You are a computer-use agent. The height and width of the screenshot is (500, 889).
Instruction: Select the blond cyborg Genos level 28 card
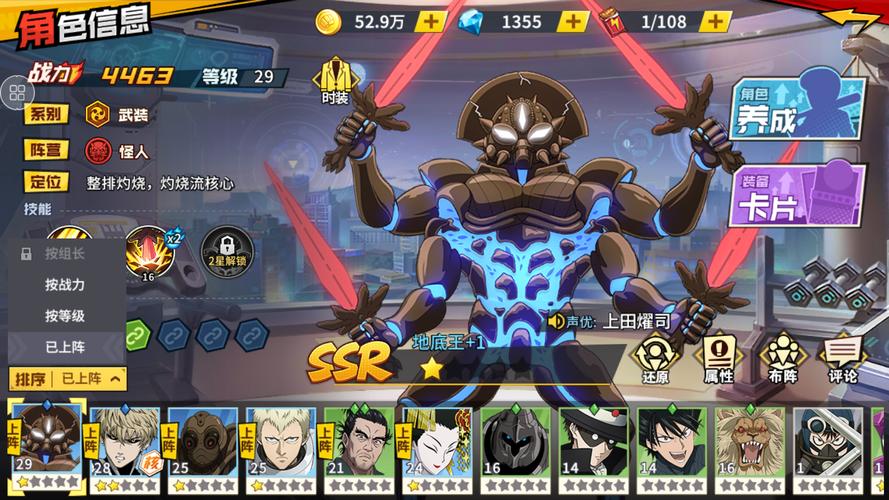124,445
